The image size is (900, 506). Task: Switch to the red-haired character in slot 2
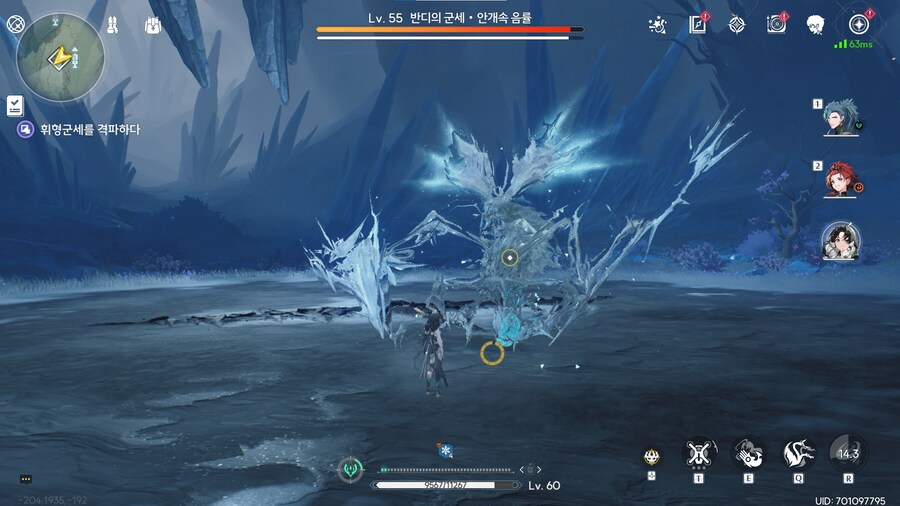(x=837, y=180)
